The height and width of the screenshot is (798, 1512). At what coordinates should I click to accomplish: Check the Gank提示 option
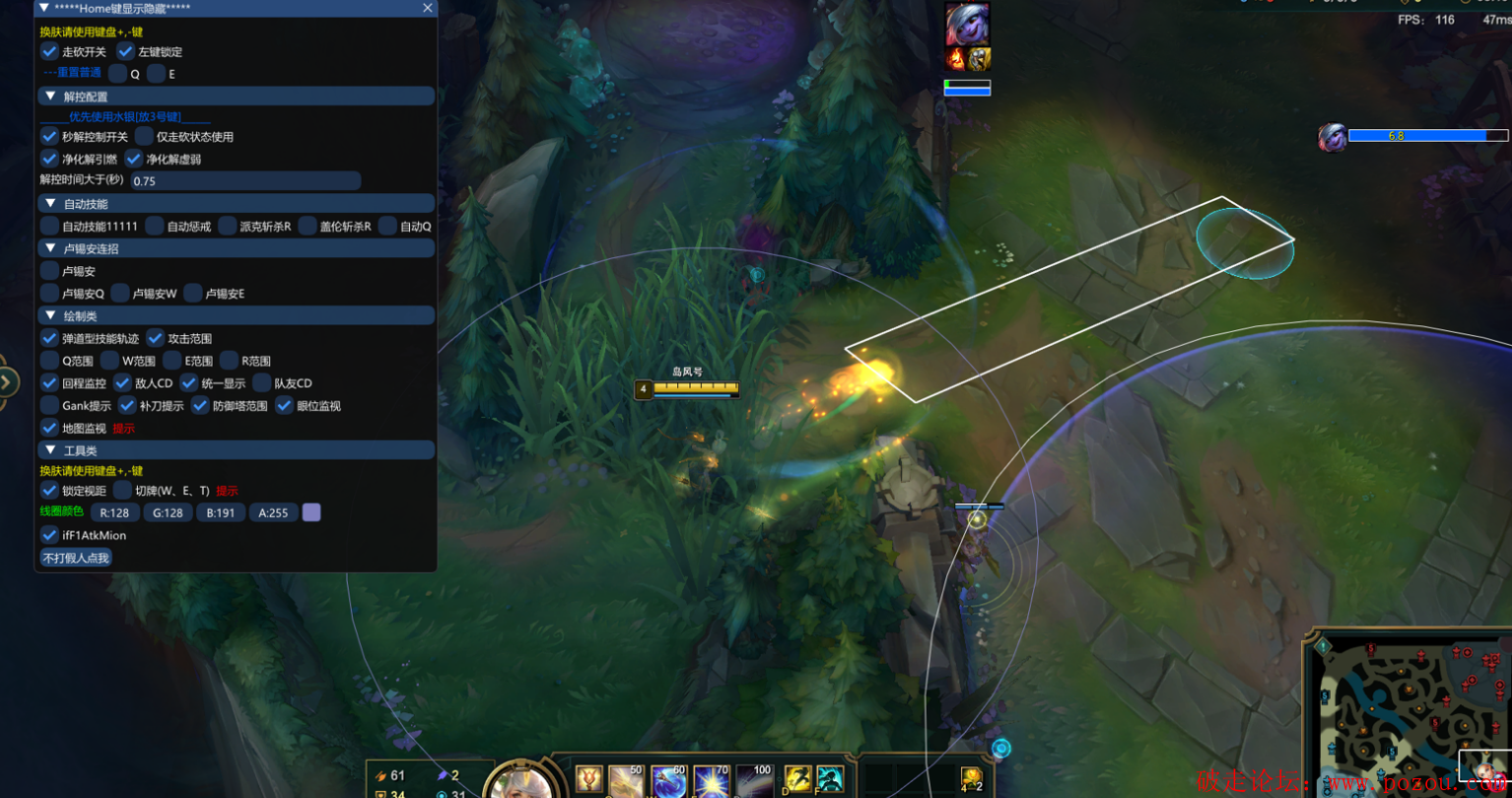[x=49, y=405]
